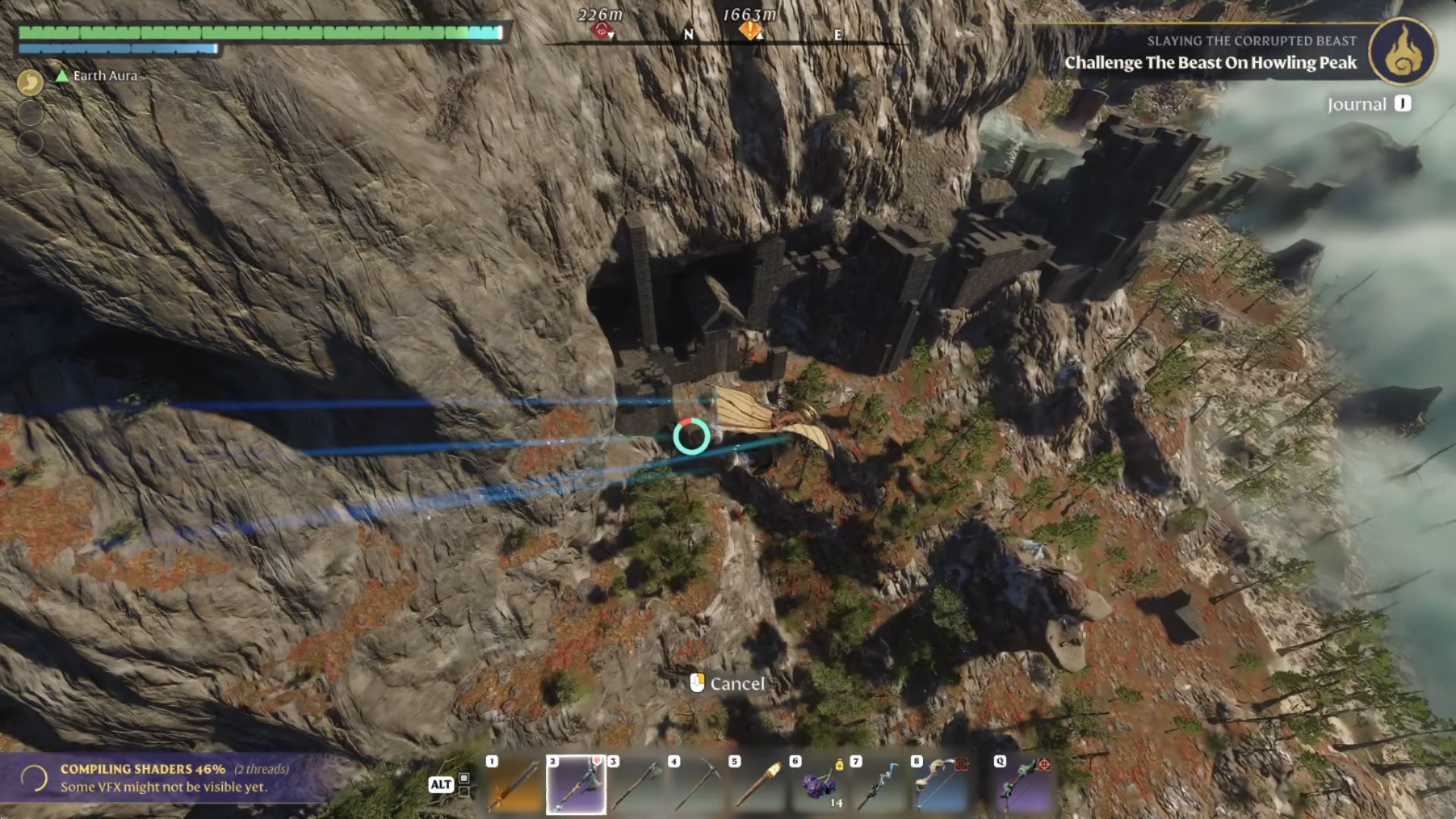Viewport: 1456px width, 819px height.
Task: Toggle the lower ALT hotbar checkbox
Action: click(x=464, y=793)
